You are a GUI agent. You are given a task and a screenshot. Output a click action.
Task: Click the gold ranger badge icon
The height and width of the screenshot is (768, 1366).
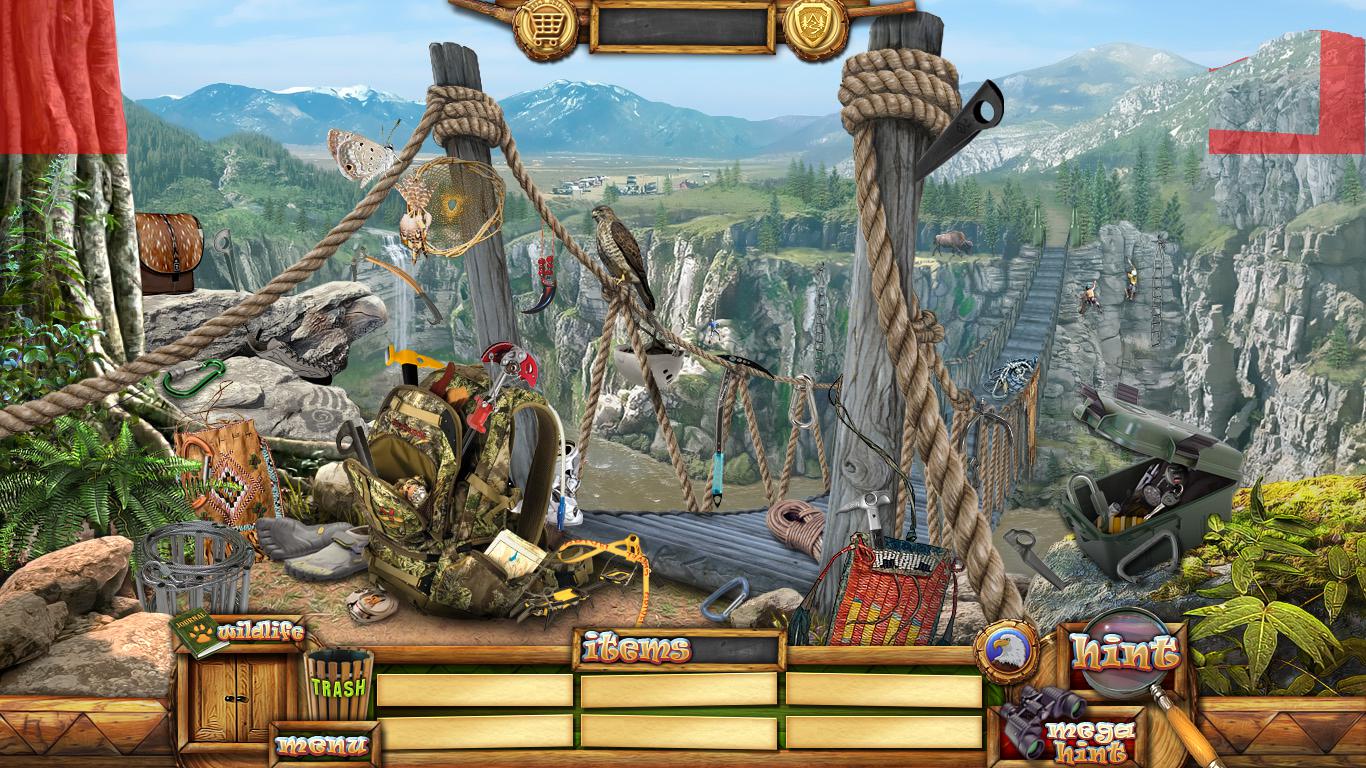(815, 28)
